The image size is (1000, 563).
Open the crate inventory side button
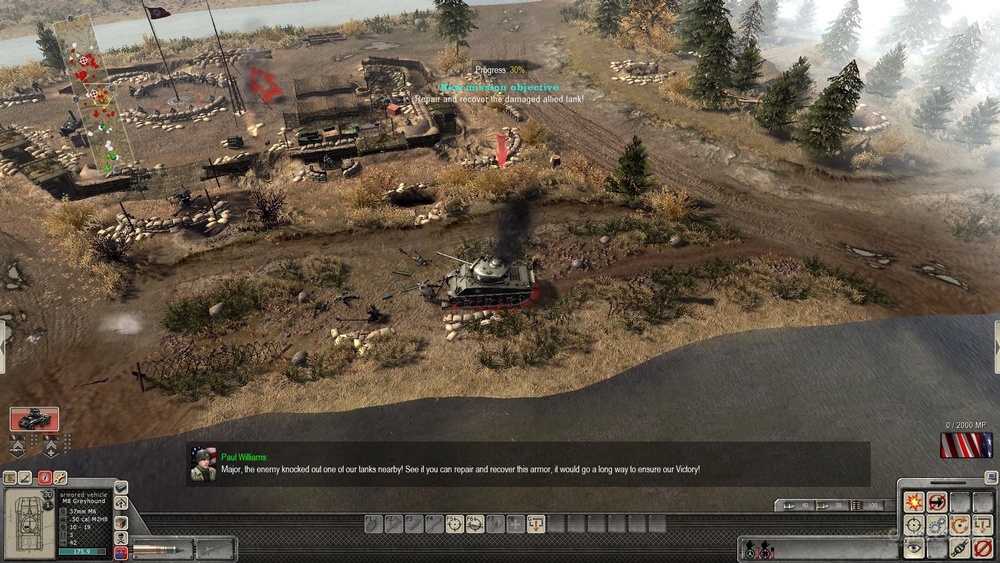pyautogui.click(x=121, y=521)
